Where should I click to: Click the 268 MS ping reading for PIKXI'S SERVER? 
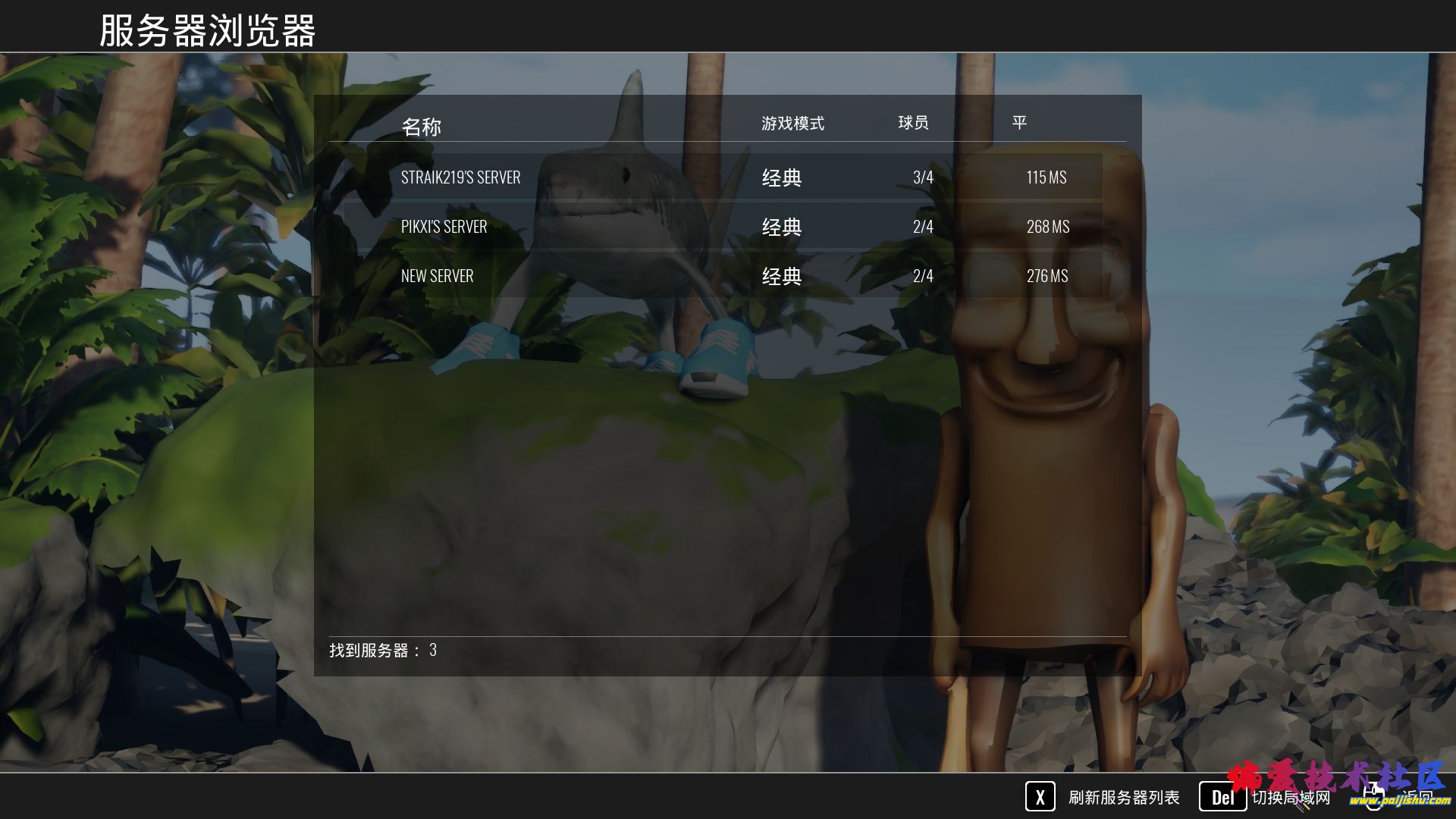[1048, 226]
